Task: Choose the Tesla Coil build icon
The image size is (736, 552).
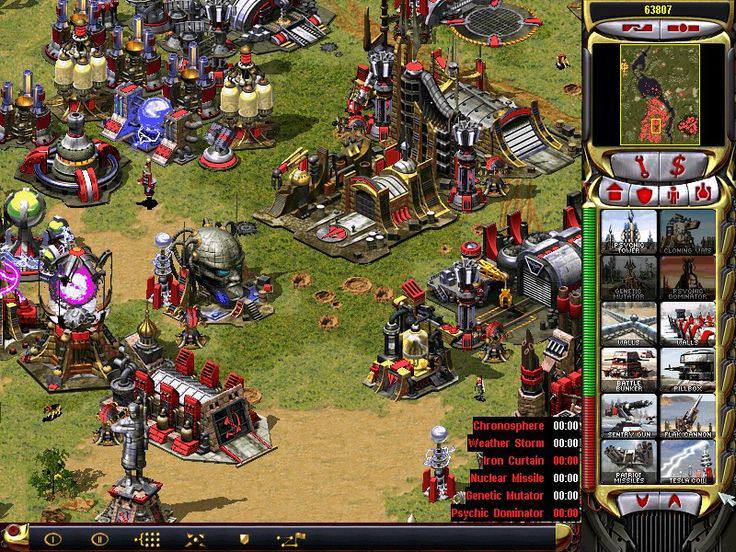Action: 685,461
